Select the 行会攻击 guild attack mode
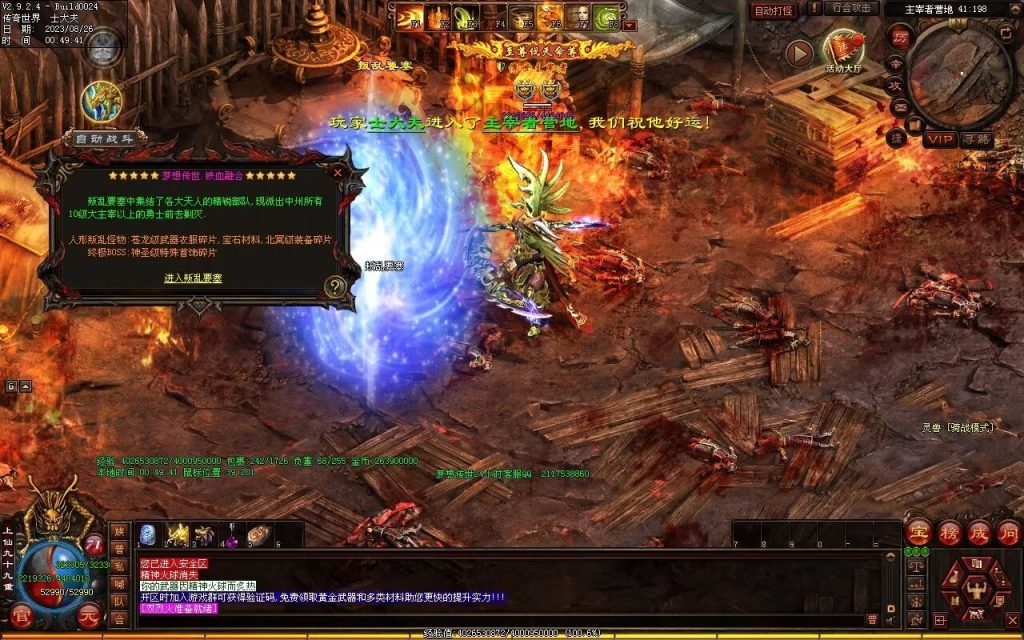 pos(852,9)
